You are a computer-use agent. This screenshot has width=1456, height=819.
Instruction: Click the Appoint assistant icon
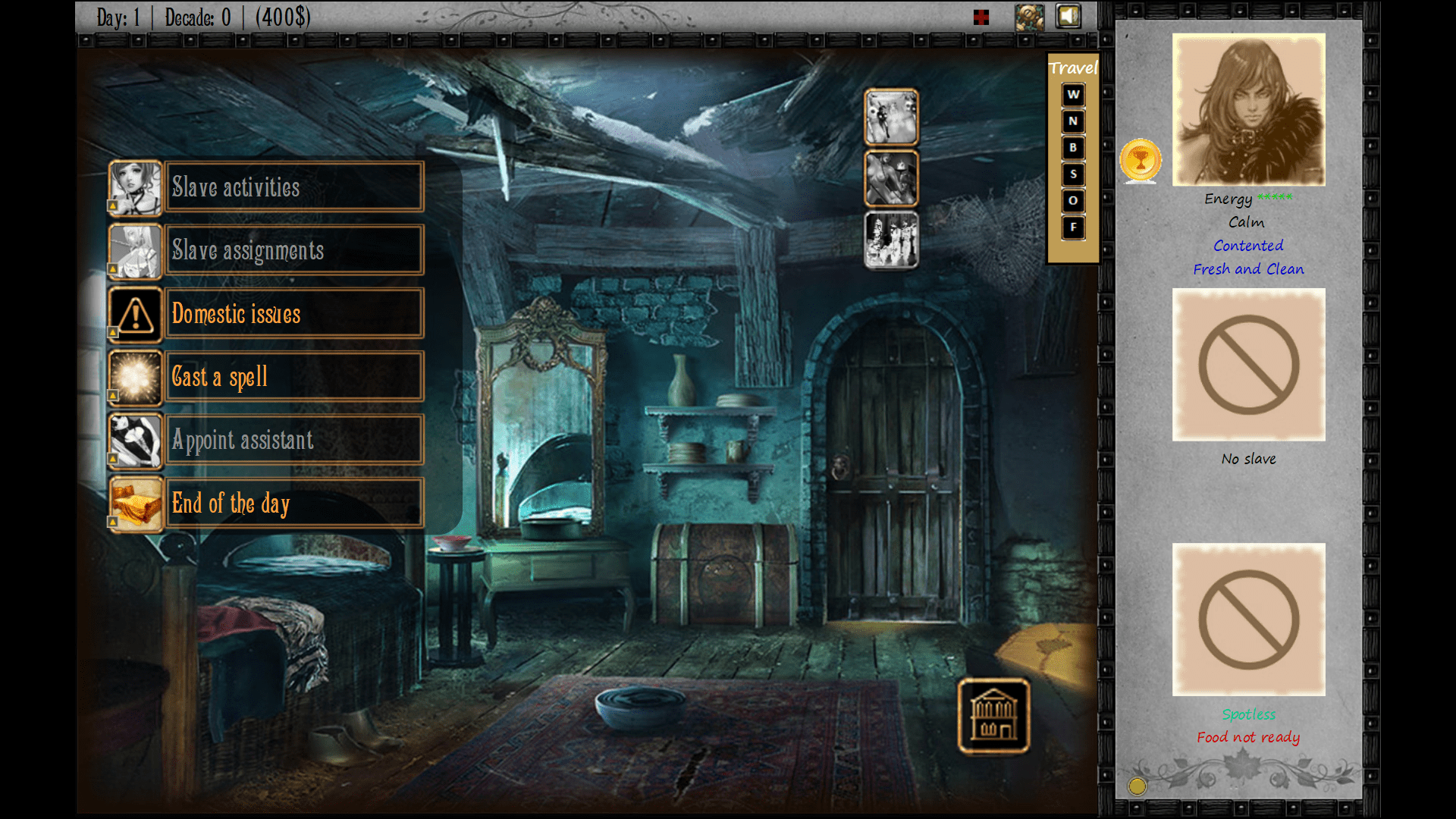click(135, 440)
